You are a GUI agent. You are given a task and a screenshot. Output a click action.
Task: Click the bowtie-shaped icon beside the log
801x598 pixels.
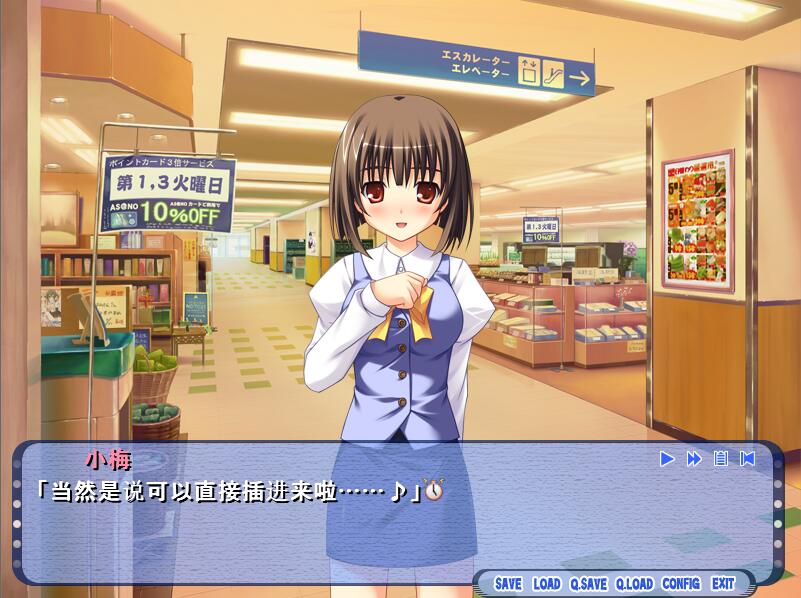click(x=747, y=459)
